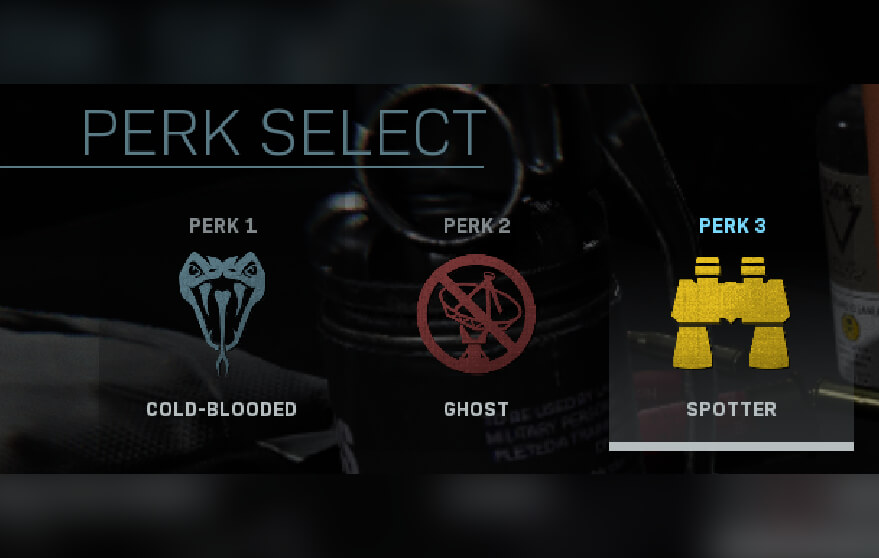Pick the Spotter binoculars perk
The height and width of the screenshot is (558, 879).
(731, 312)
